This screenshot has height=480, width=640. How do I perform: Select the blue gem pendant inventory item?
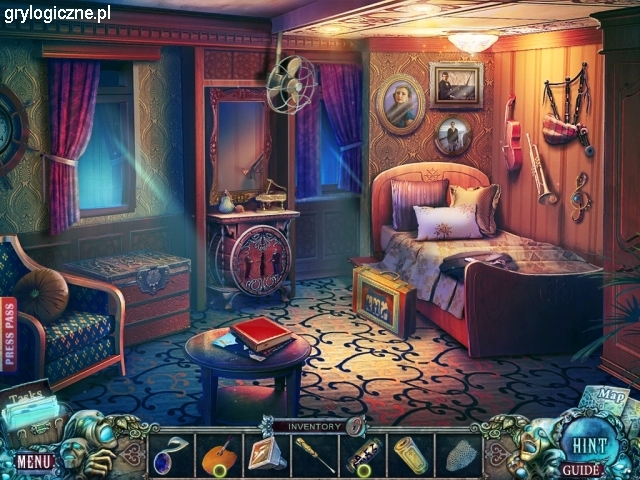click(x=170, y=453)
